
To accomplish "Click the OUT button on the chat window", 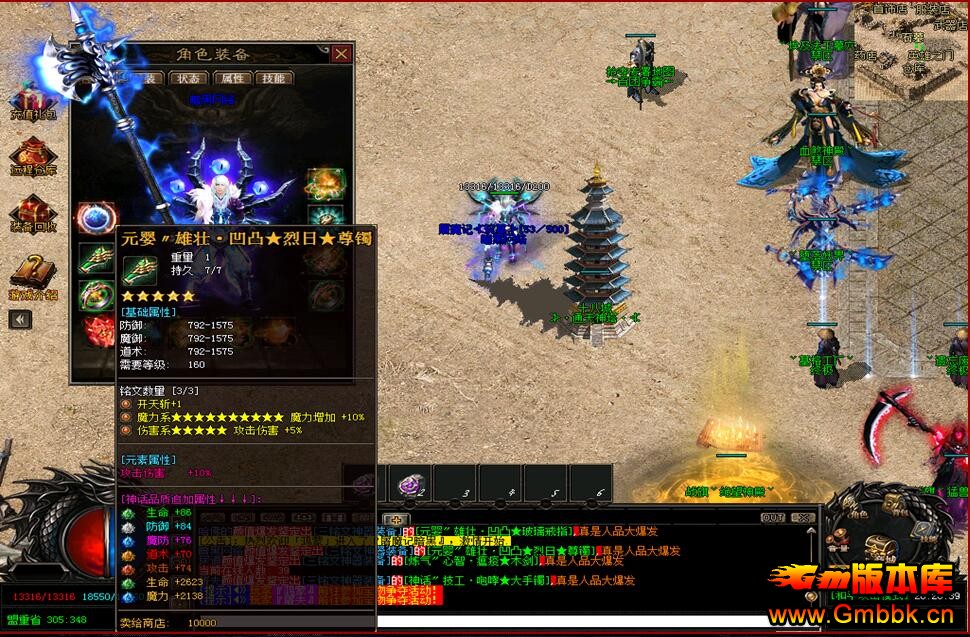I will [x=773, y=518].
